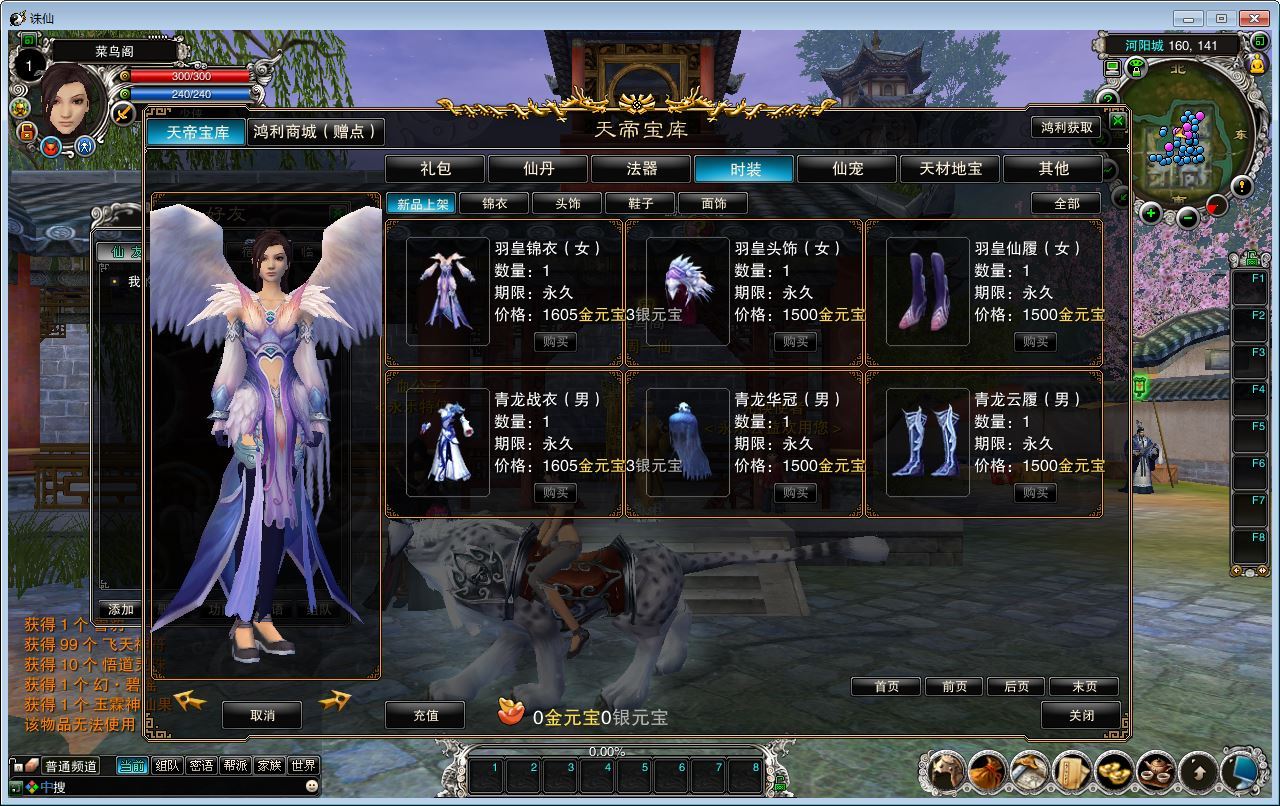Go to the 后页 next page
Viewport: 1280px width, 806px height.
click(x=1016, y=687)
